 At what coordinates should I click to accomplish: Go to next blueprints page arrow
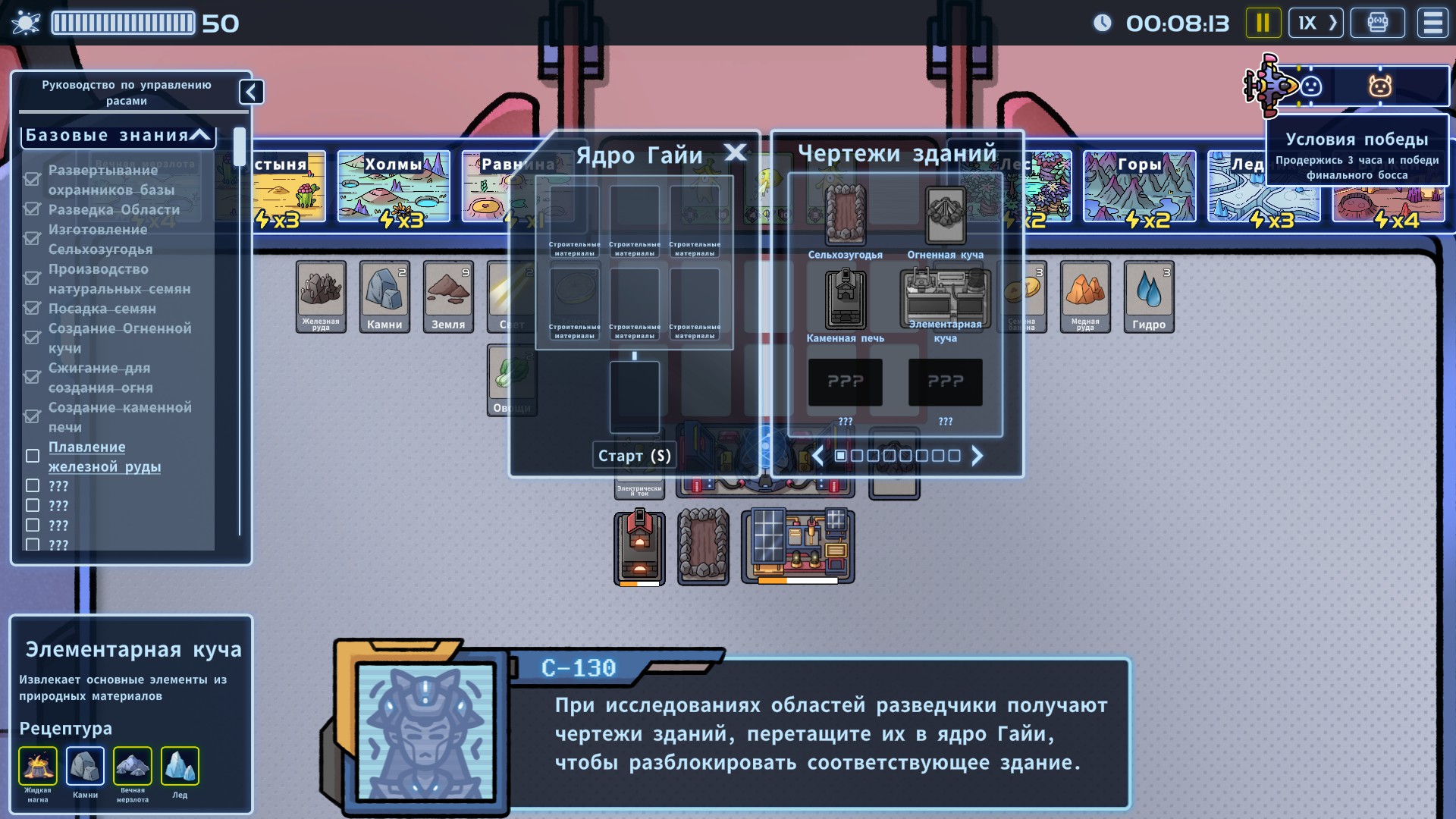click(977, 456)
